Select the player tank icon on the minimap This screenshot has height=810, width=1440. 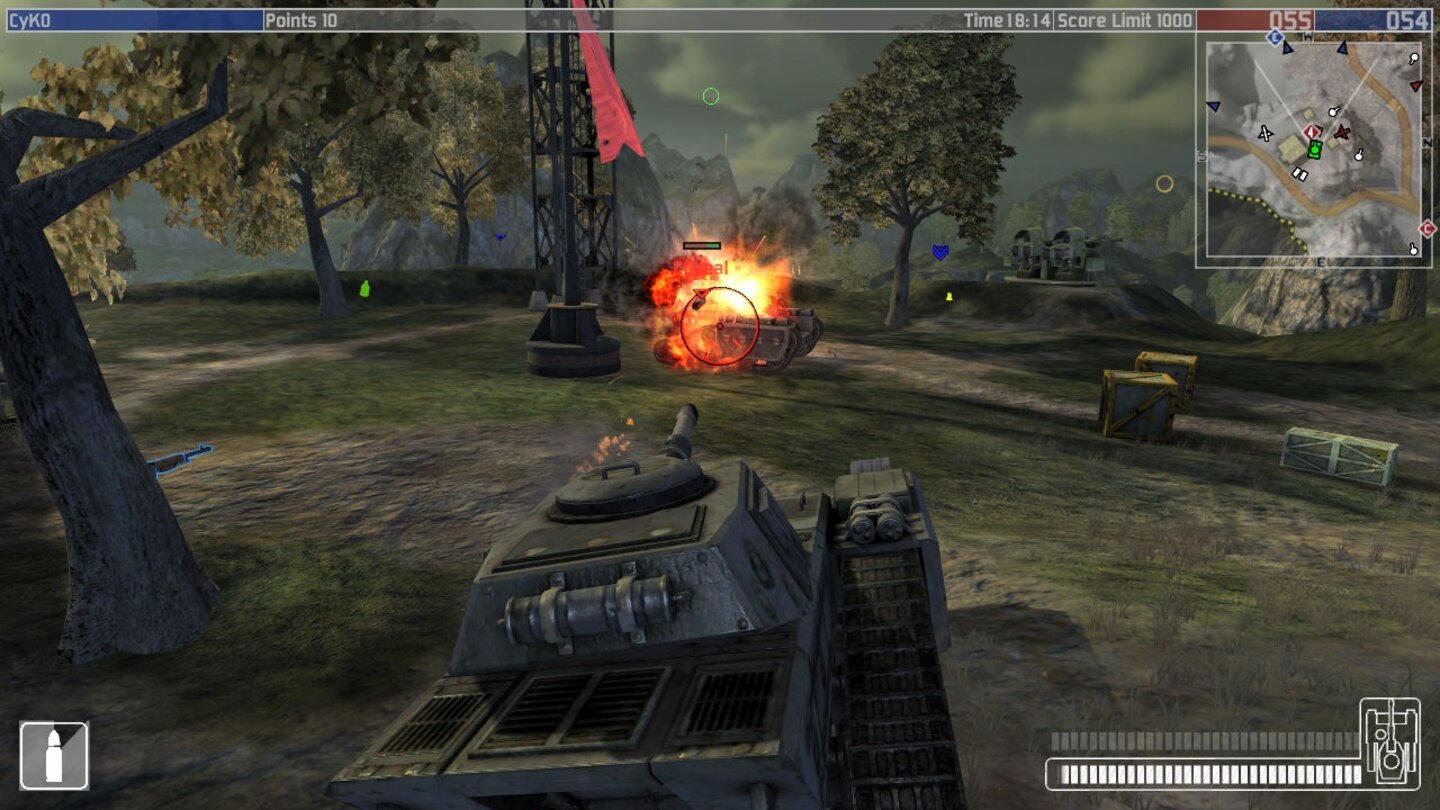[x=1314, y=151]
